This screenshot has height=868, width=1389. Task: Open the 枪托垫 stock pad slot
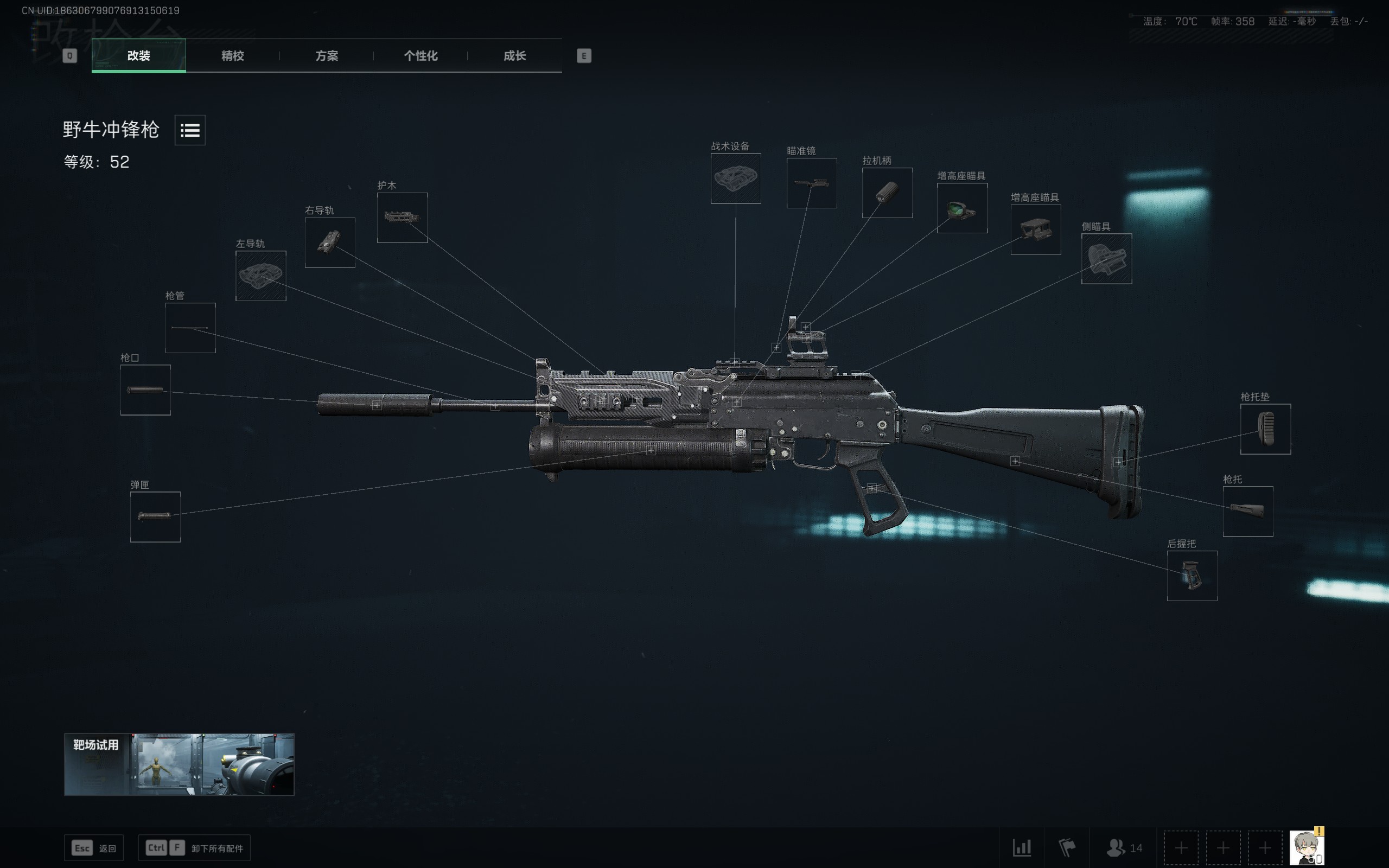pos(1266,429)
